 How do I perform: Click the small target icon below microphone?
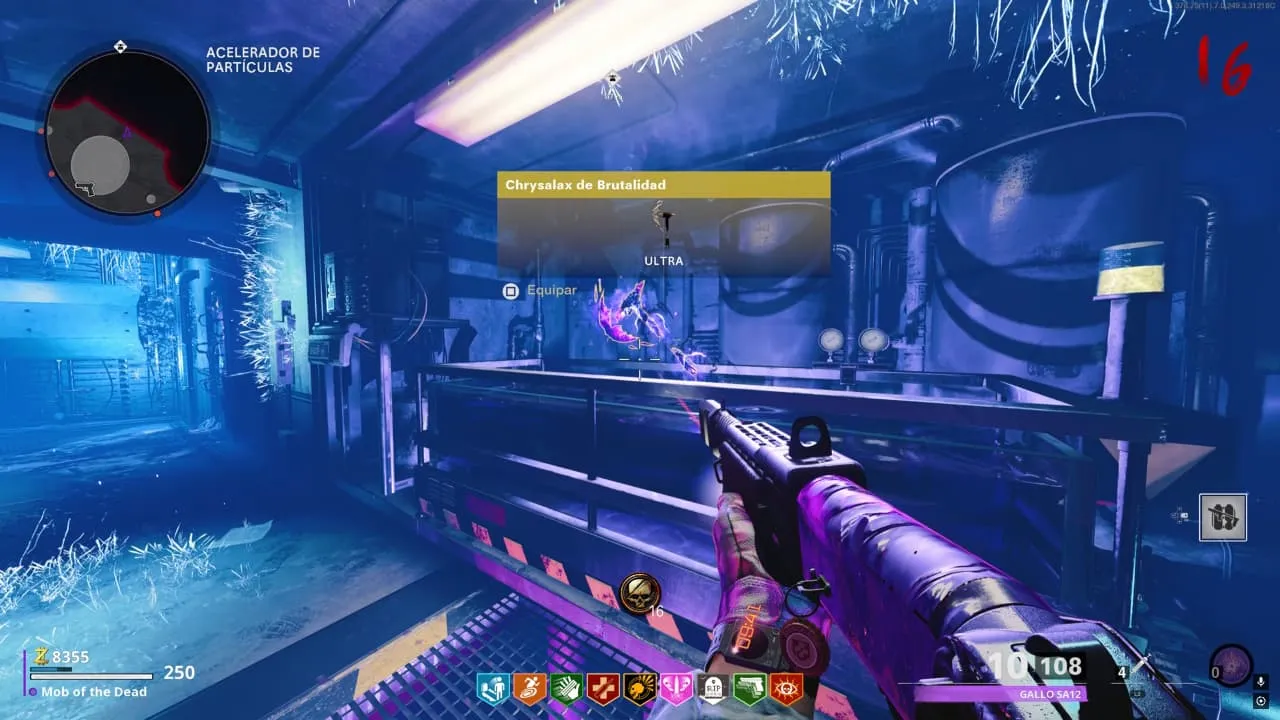click(x=1261, y=701)
